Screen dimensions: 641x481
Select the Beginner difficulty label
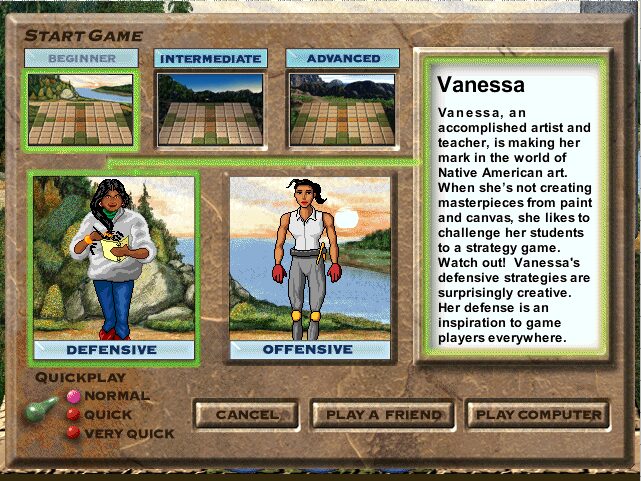(x=81, y=59)
